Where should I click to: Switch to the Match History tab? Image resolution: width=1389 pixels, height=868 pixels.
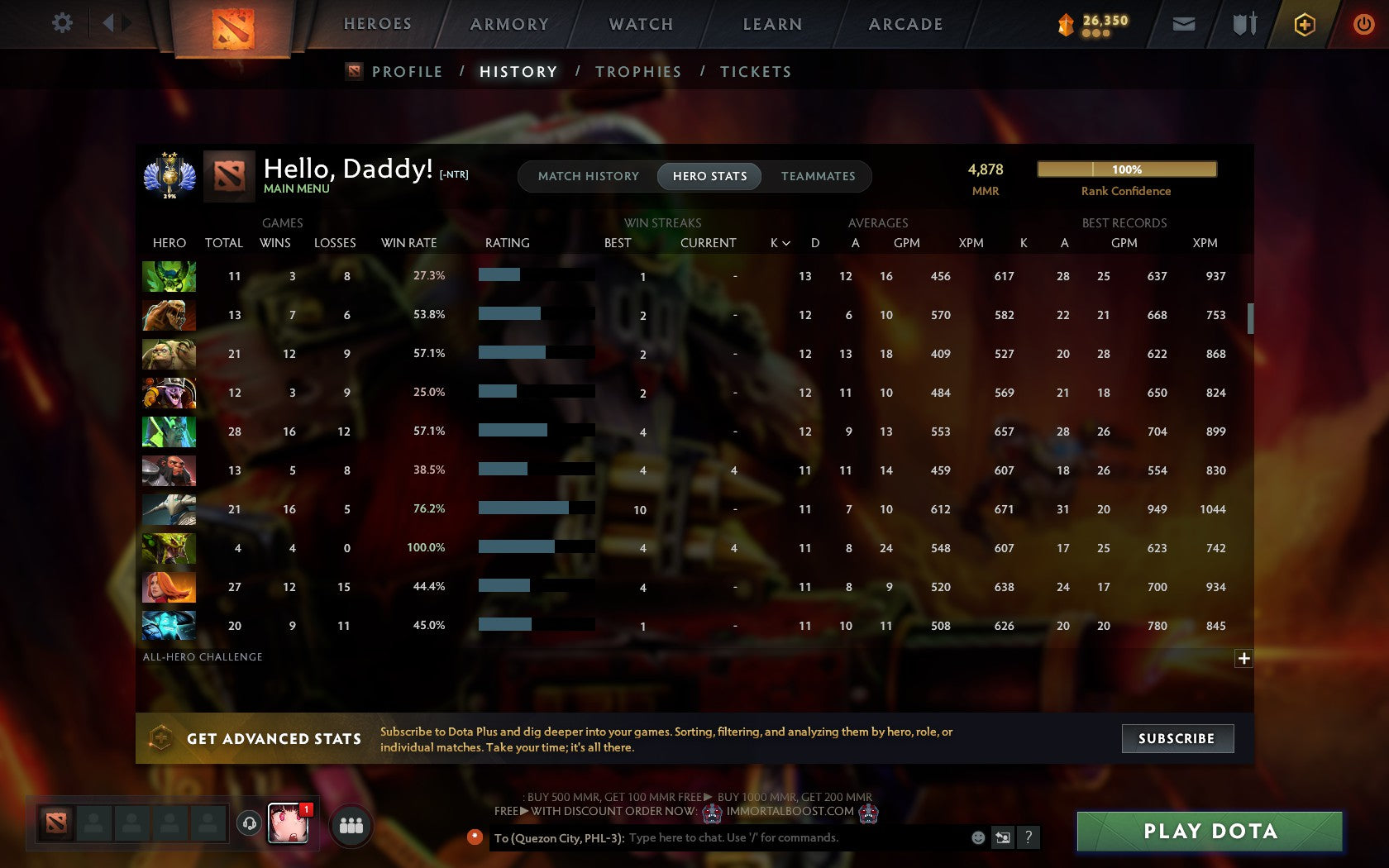(x=588, y=176)
